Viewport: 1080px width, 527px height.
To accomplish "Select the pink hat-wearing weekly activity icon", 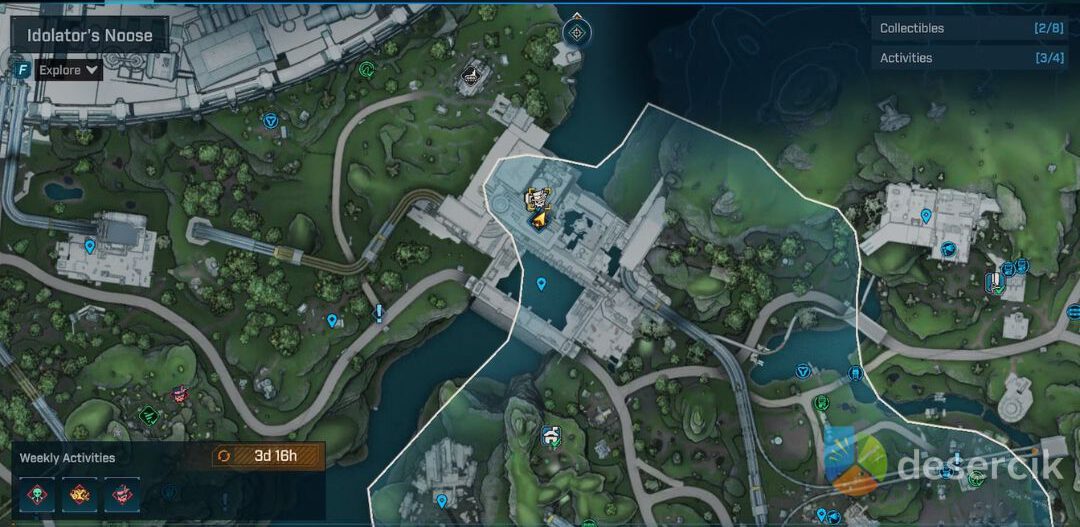I will click(x=122, y=493).
